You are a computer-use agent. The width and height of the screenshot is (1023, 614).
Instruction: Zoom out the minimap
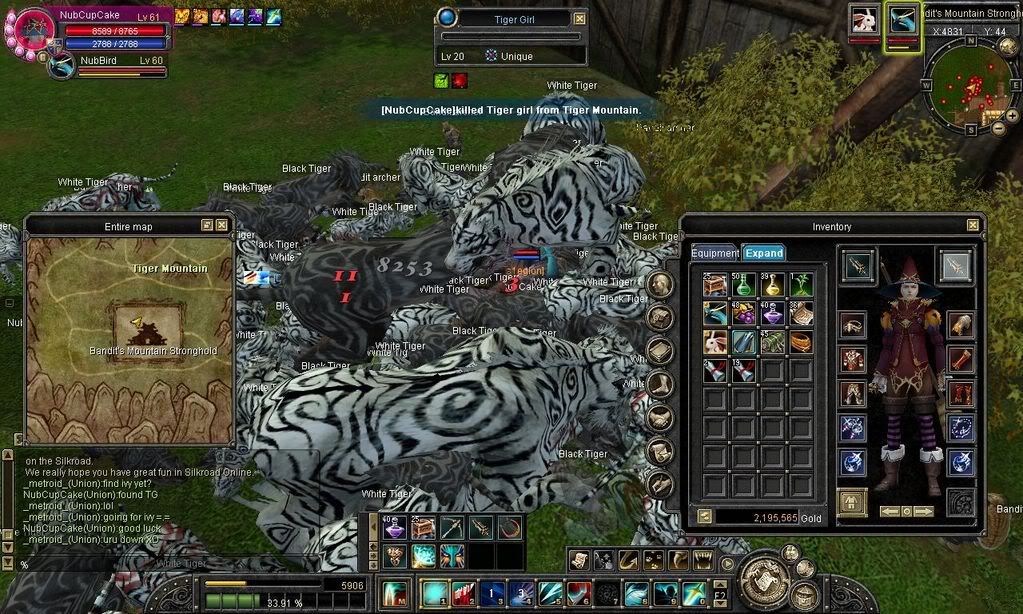[x=998, y=128]
